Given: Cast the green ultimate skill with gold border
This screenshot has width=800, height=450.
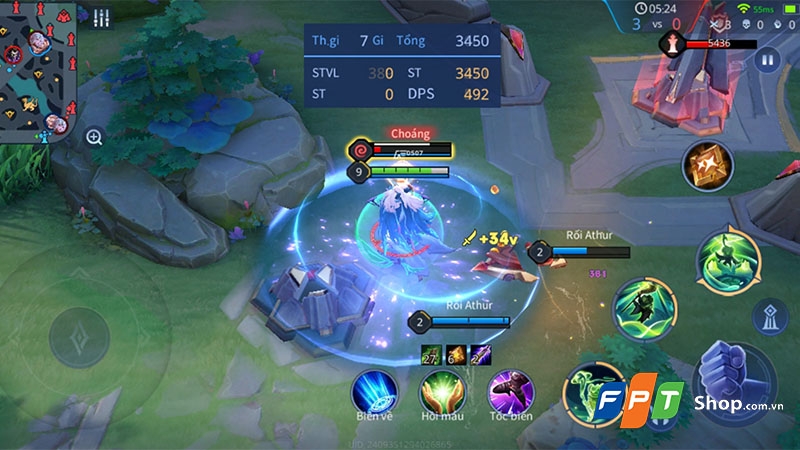Looking at the screenshot, I should [729, 260].
